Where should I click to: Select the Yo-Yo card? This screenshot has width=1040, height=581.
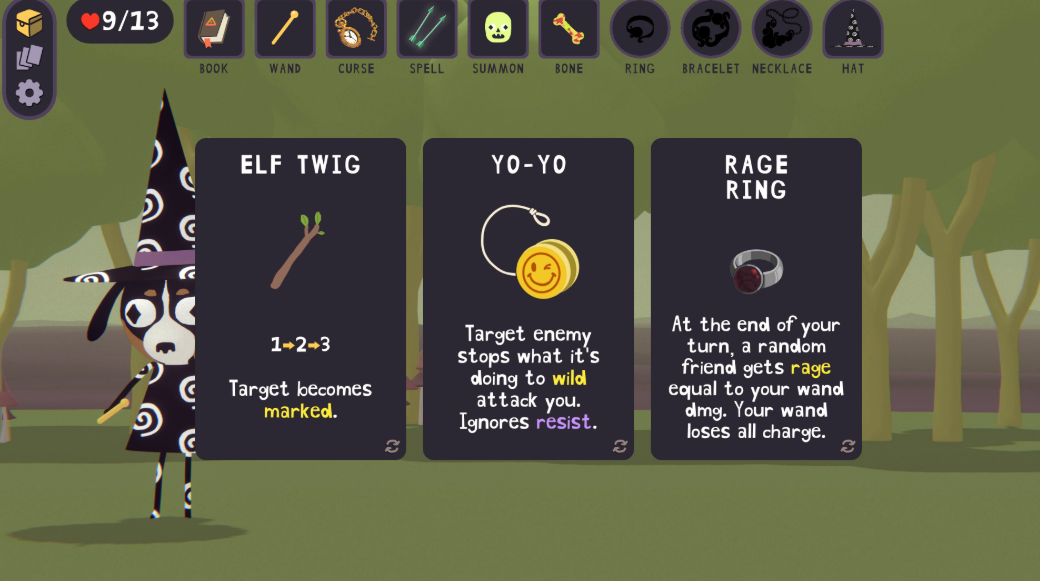tap(528, 298)
